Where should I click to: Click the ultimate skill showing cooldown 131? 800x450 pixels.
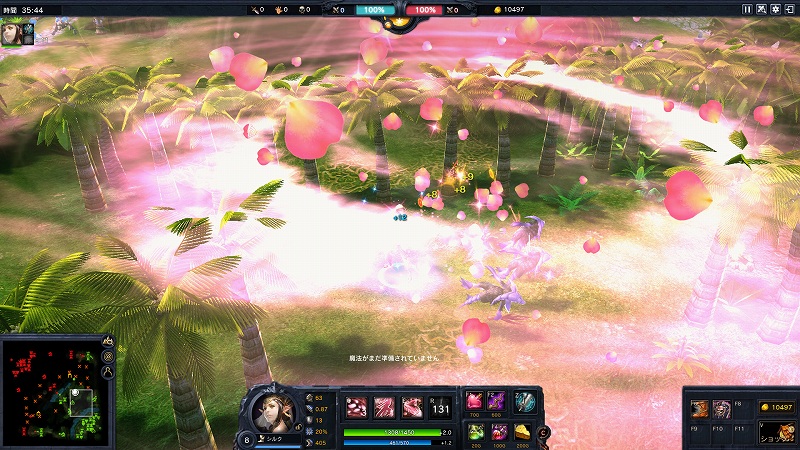(x=441, y=407)
